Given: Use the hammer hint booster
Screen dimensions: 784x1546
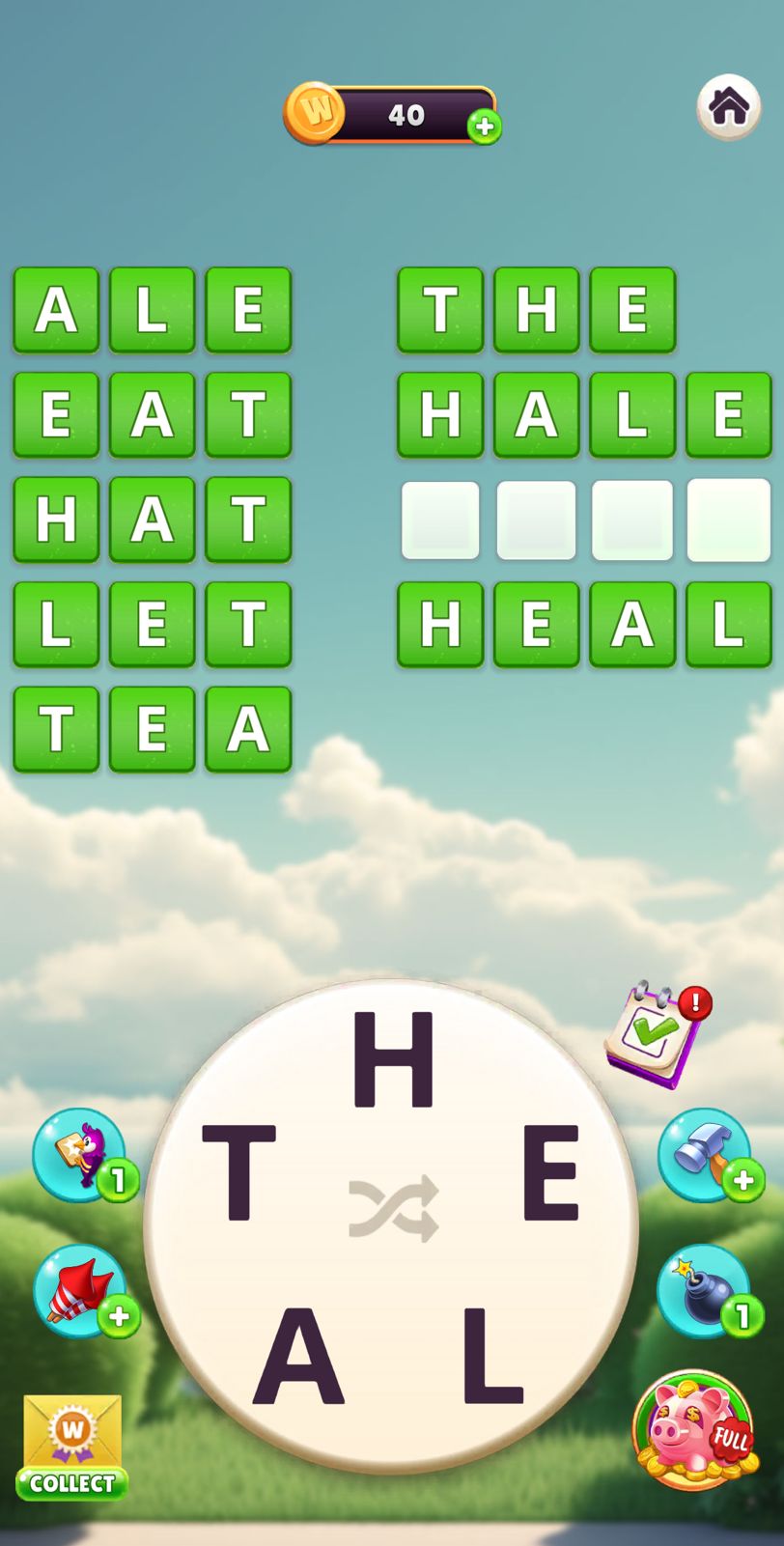Looking at the screenshot, I should click(x=704, y=1154).
